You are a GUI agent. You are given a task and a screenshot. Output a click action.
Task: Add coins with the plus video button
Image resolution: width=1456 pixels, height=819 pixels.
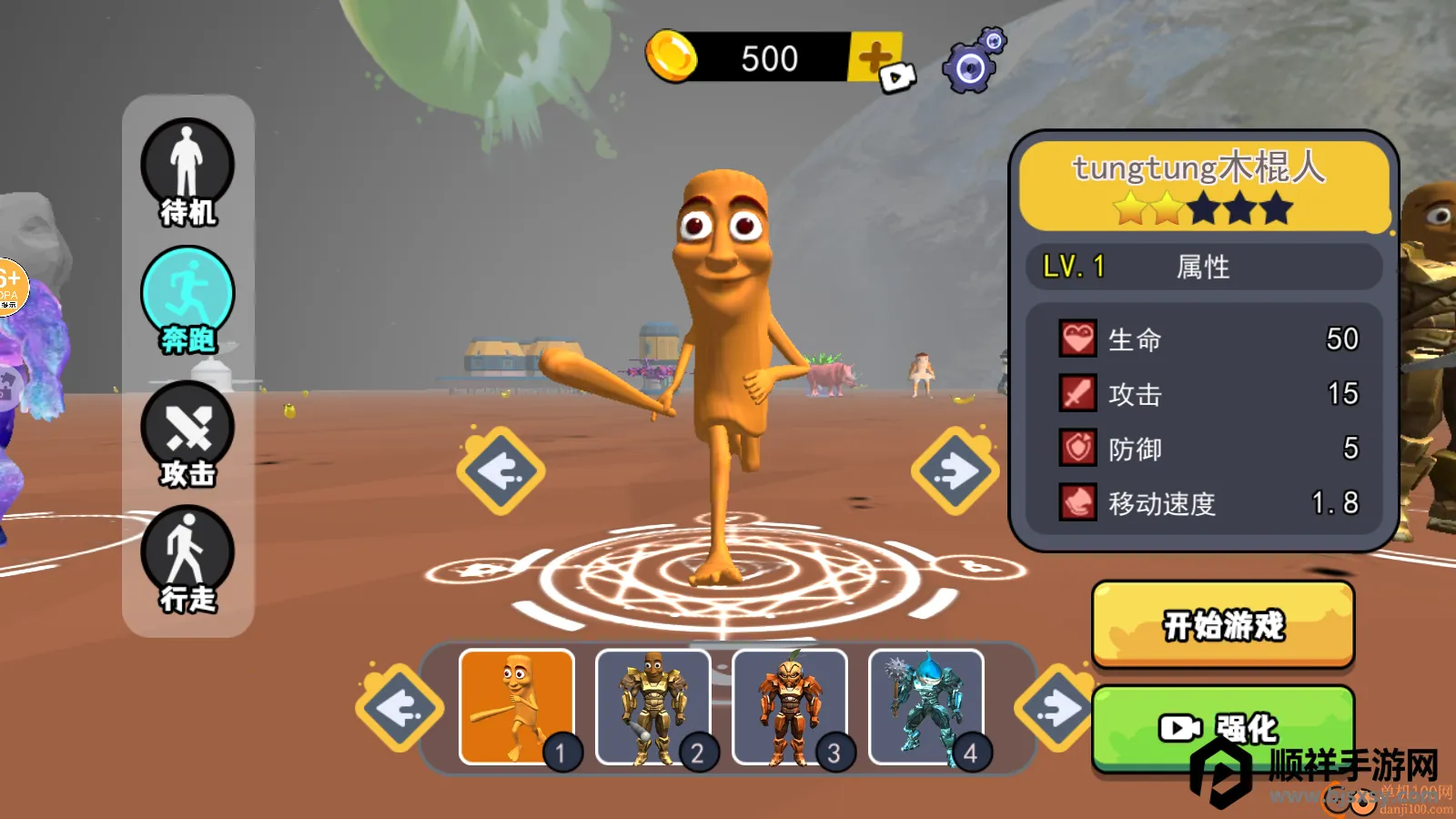(878, 61)
